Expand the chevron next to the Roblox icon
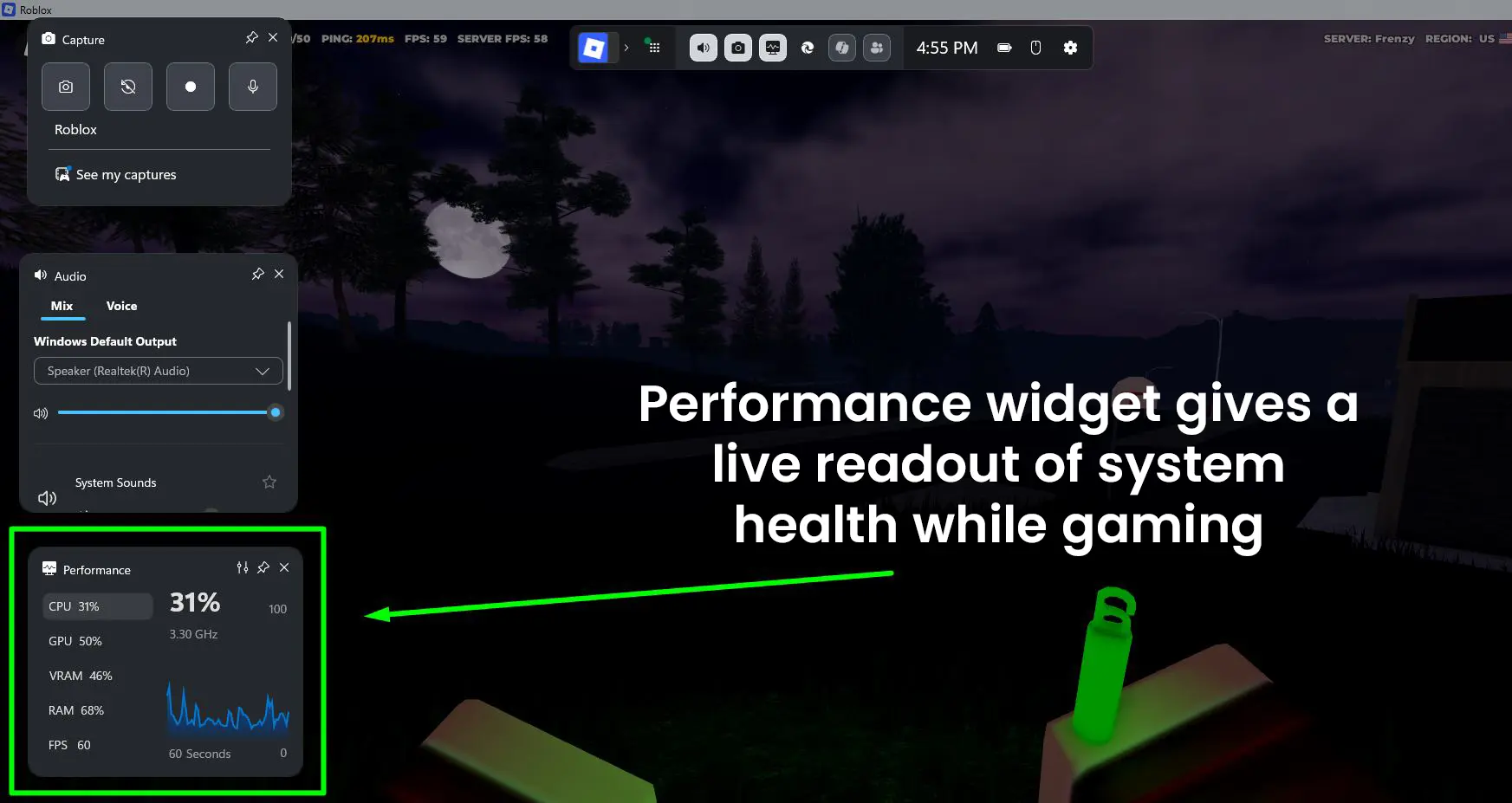The height and width of the screenshot is (803, 1512). pos(626,48)
